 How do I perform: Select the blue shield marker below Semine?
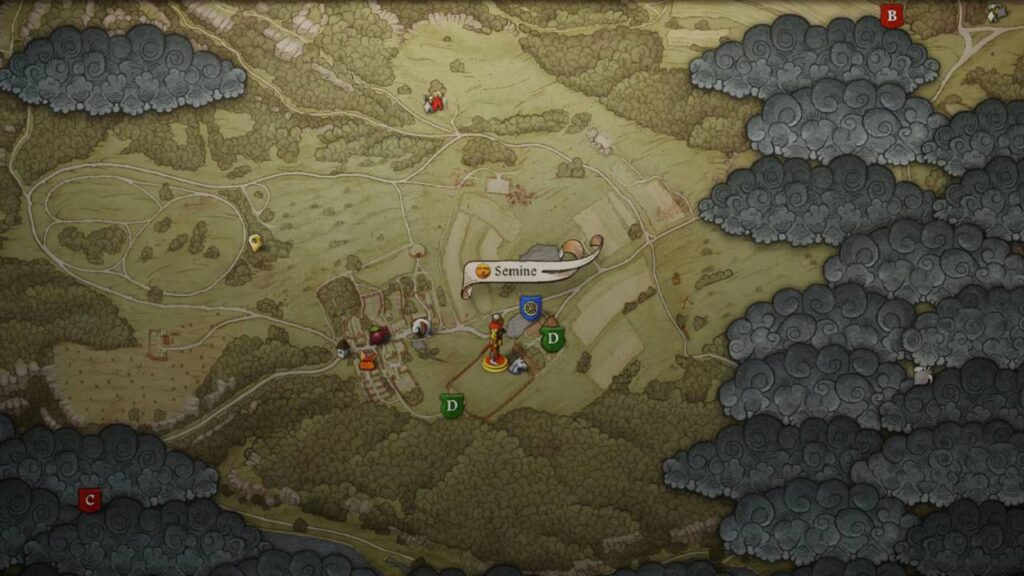530,307
